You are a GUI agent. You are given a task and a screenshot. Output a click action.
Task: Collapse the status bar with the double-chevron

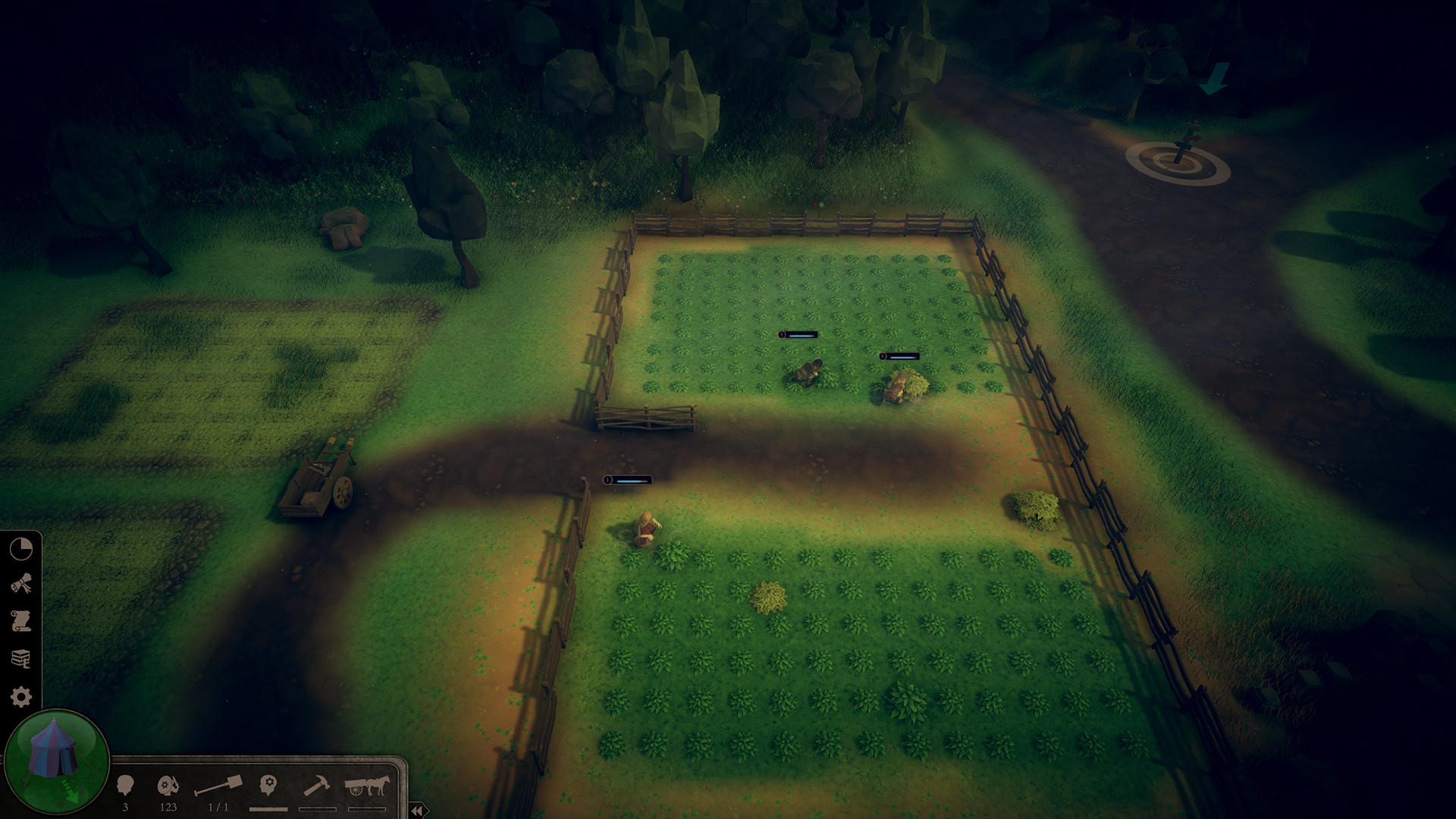click(417, 811)
